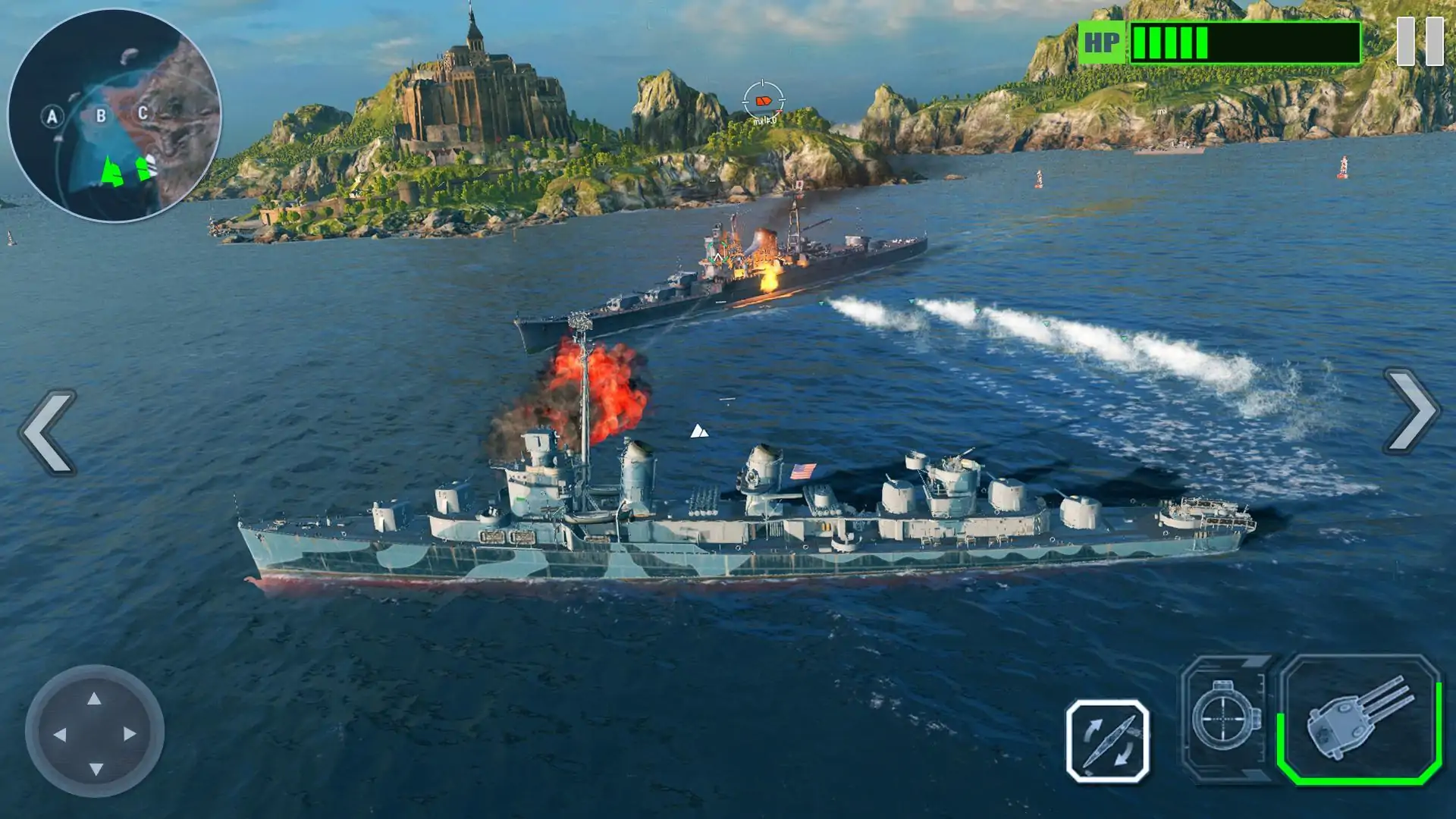This screenshot has width=1456, height=819.
Task: Activate the sniper scope aim button
Action: pyautogui.click(x=1224, y=717)
